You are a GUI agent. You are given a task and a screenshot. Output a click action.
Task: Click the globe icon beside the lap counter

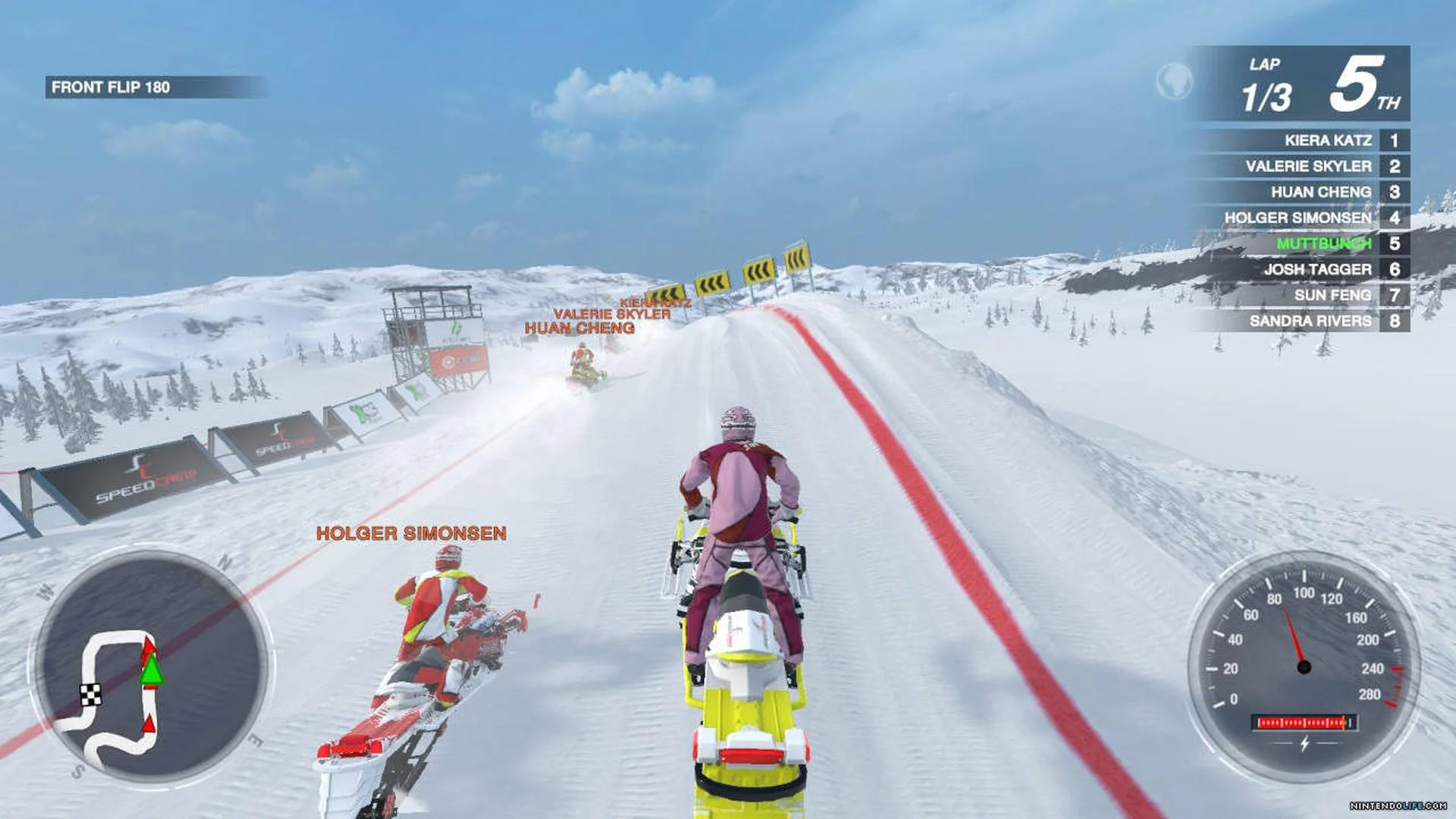pos(1173,82)
